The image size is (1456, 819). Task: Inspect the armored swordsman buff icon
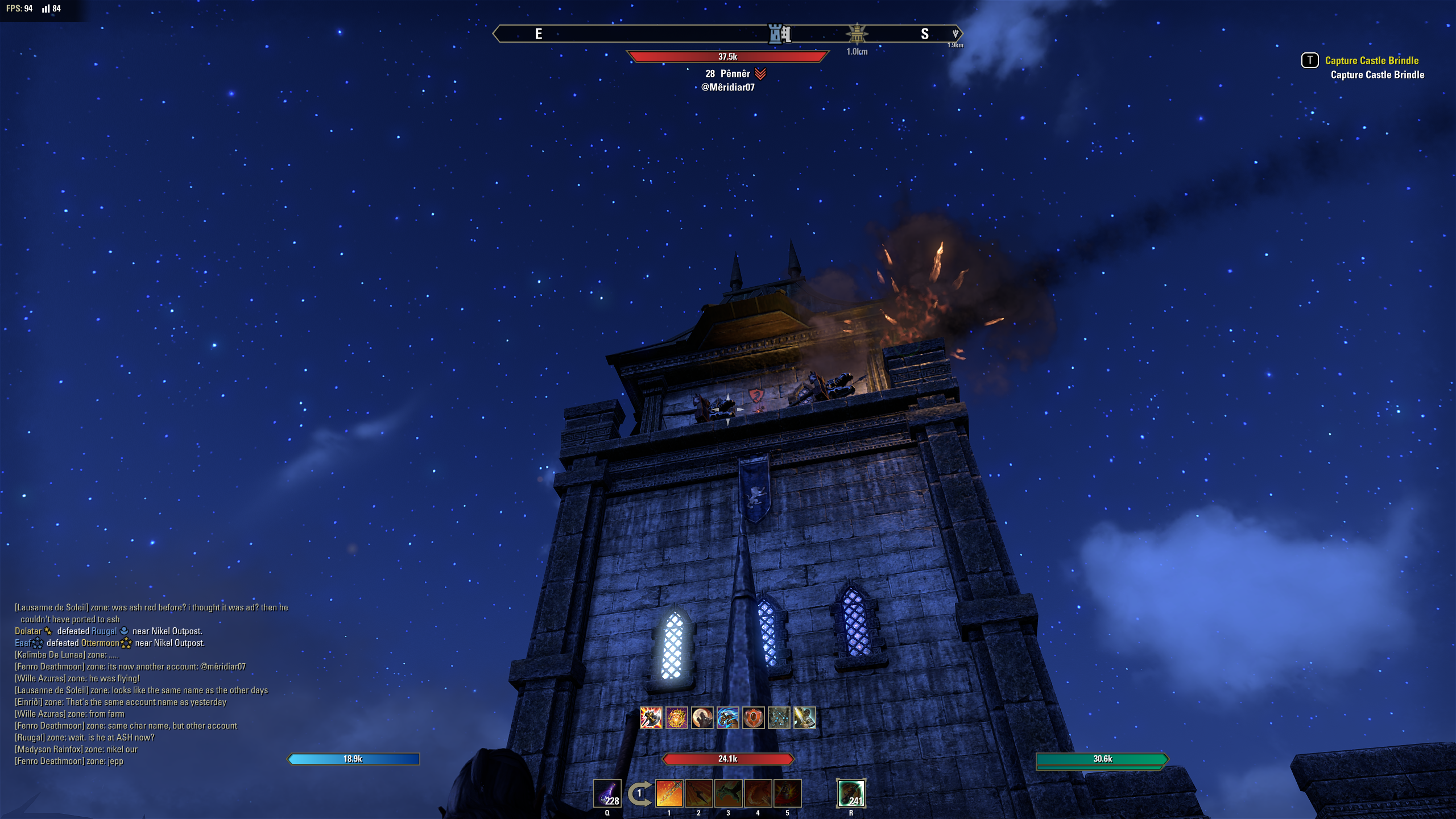click(x=805, y=718)
